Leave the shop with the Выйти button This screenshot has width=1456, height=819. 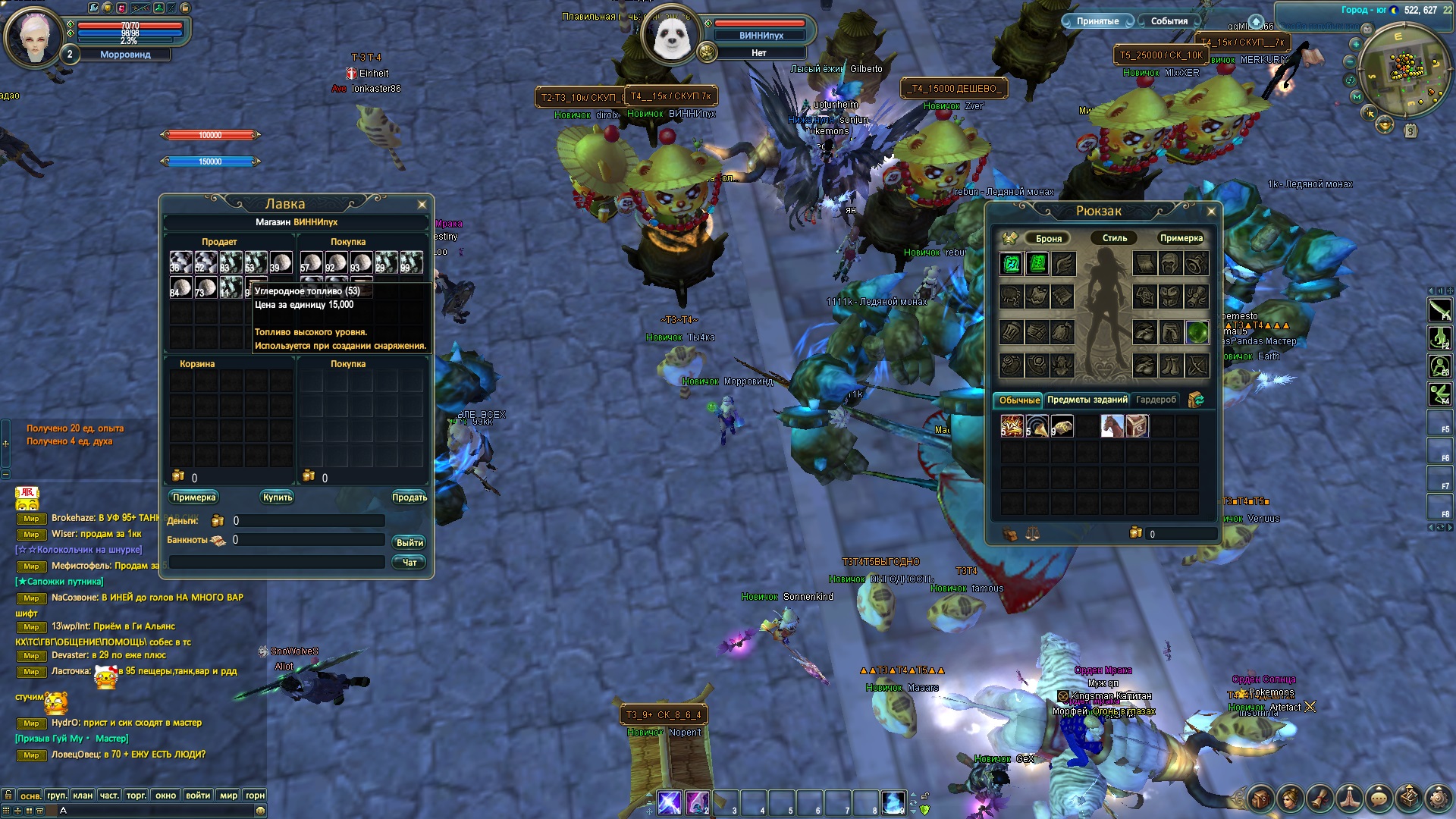(x=409, y=543)
